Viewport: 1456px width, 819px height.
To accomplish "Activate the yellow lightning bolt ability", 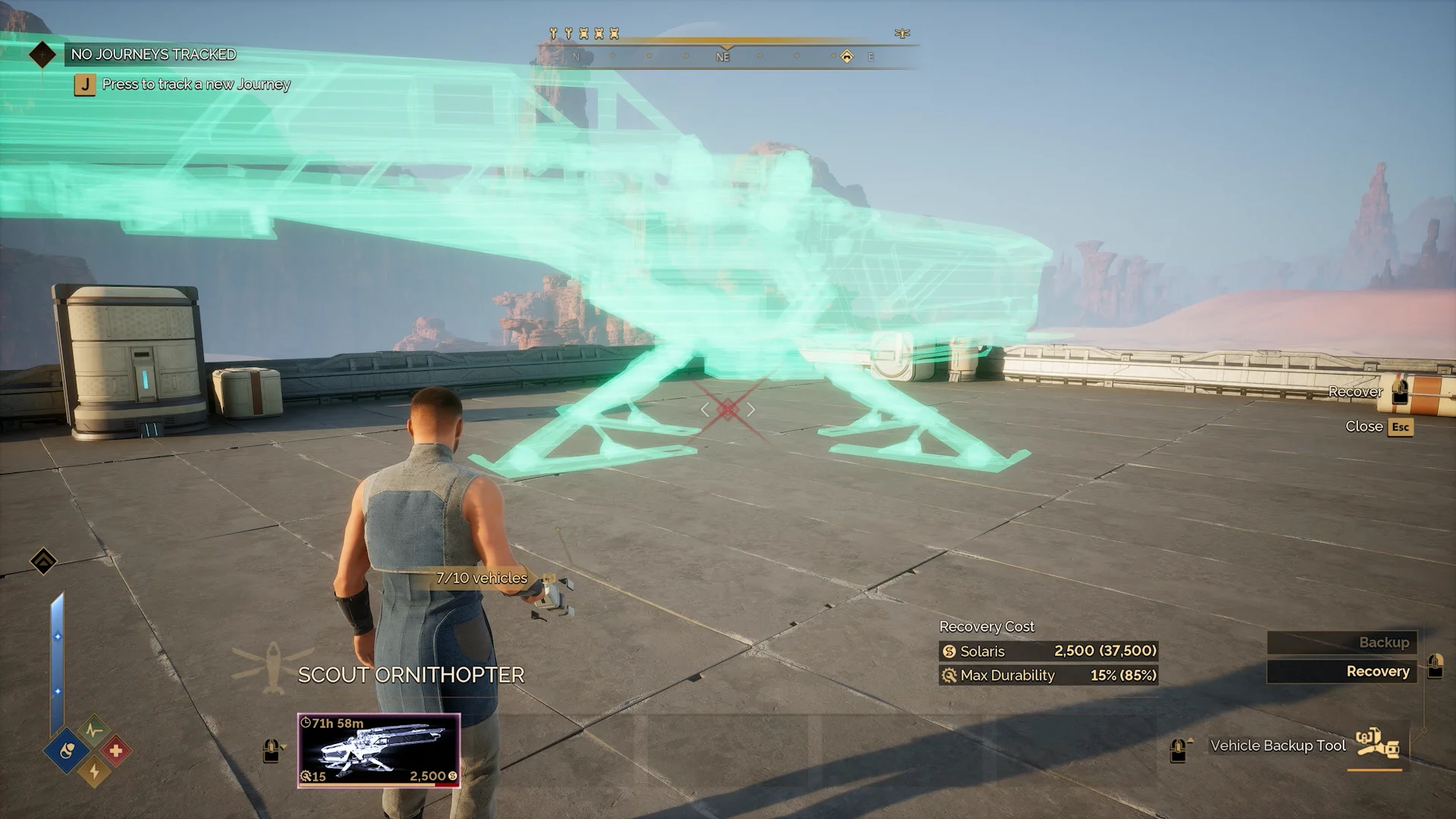I will point(94,772).
